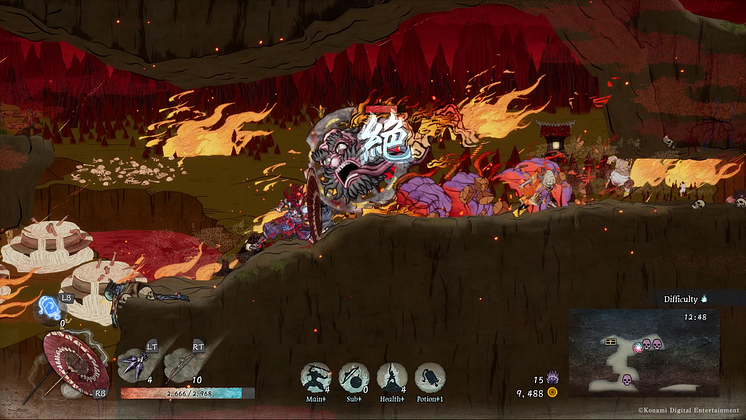
Task: Activate the blue spirit skill icon
Action: pos(47,309)
